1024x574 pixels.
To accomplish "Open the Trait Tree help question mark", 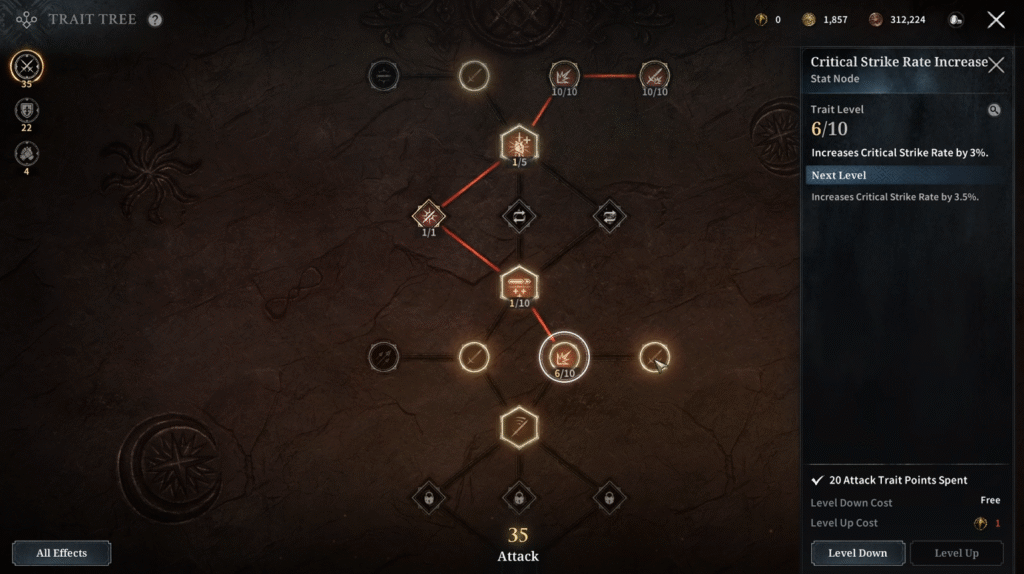I will pos(155,19).
